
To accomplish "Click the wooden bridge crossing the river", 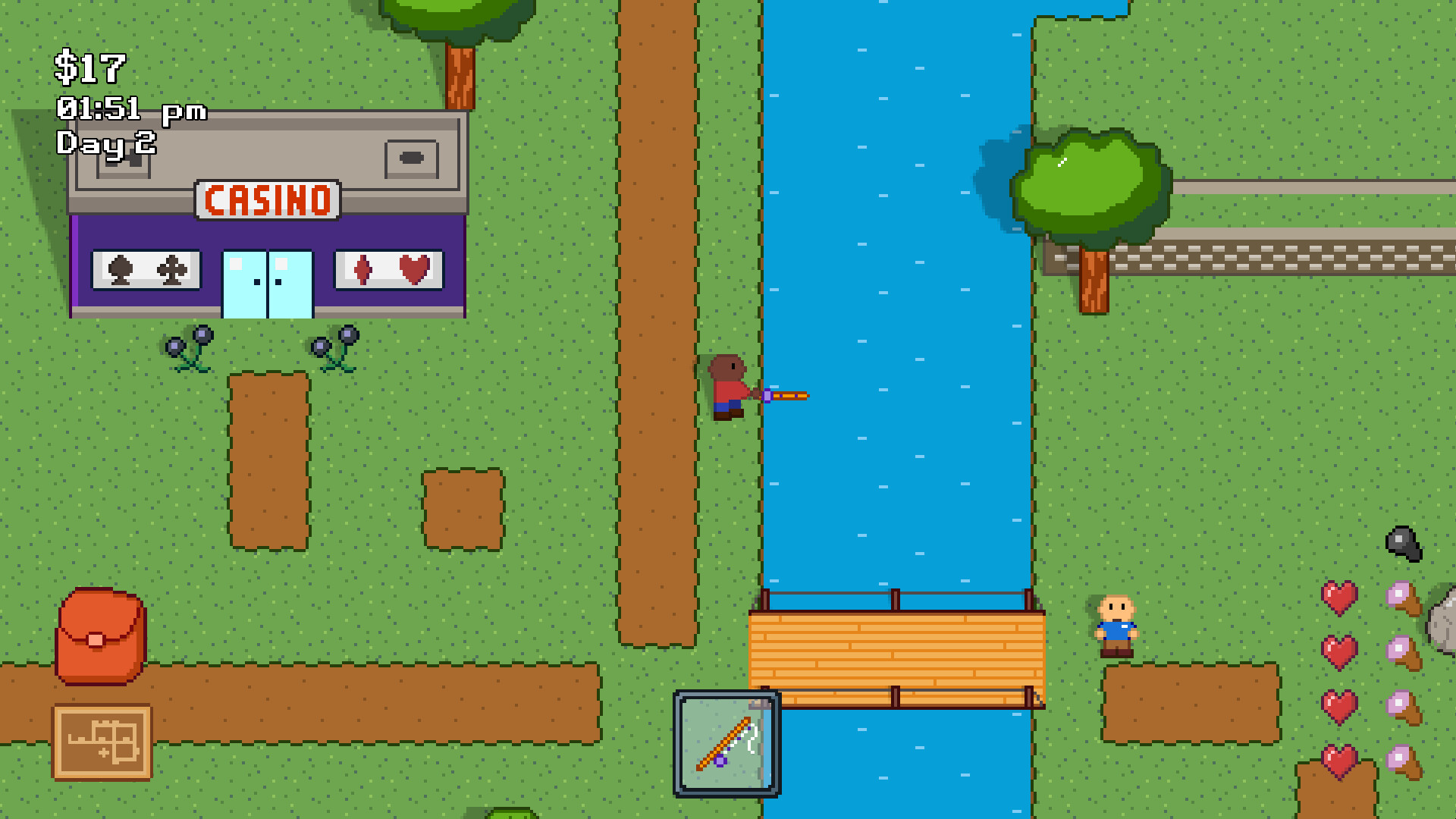I will click(x=895, y=652).
